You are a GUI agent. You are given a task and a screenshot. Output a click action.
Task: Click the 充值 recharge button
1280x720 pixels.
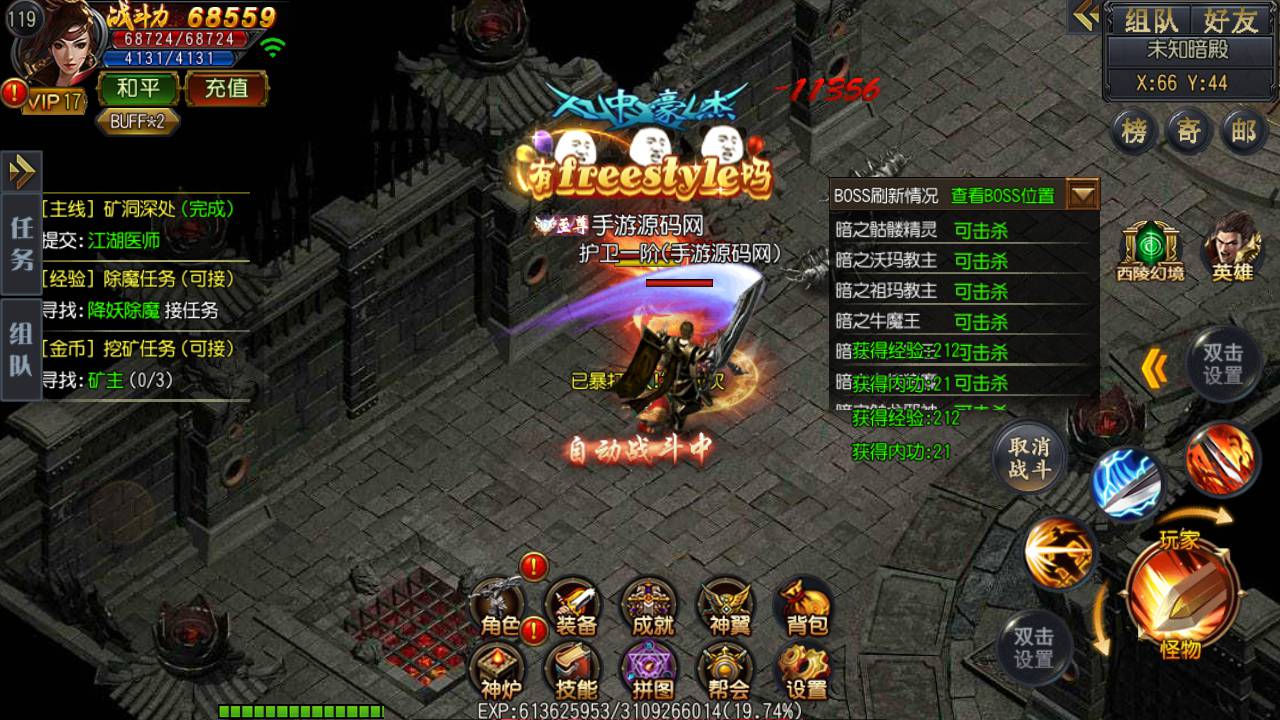226,88
